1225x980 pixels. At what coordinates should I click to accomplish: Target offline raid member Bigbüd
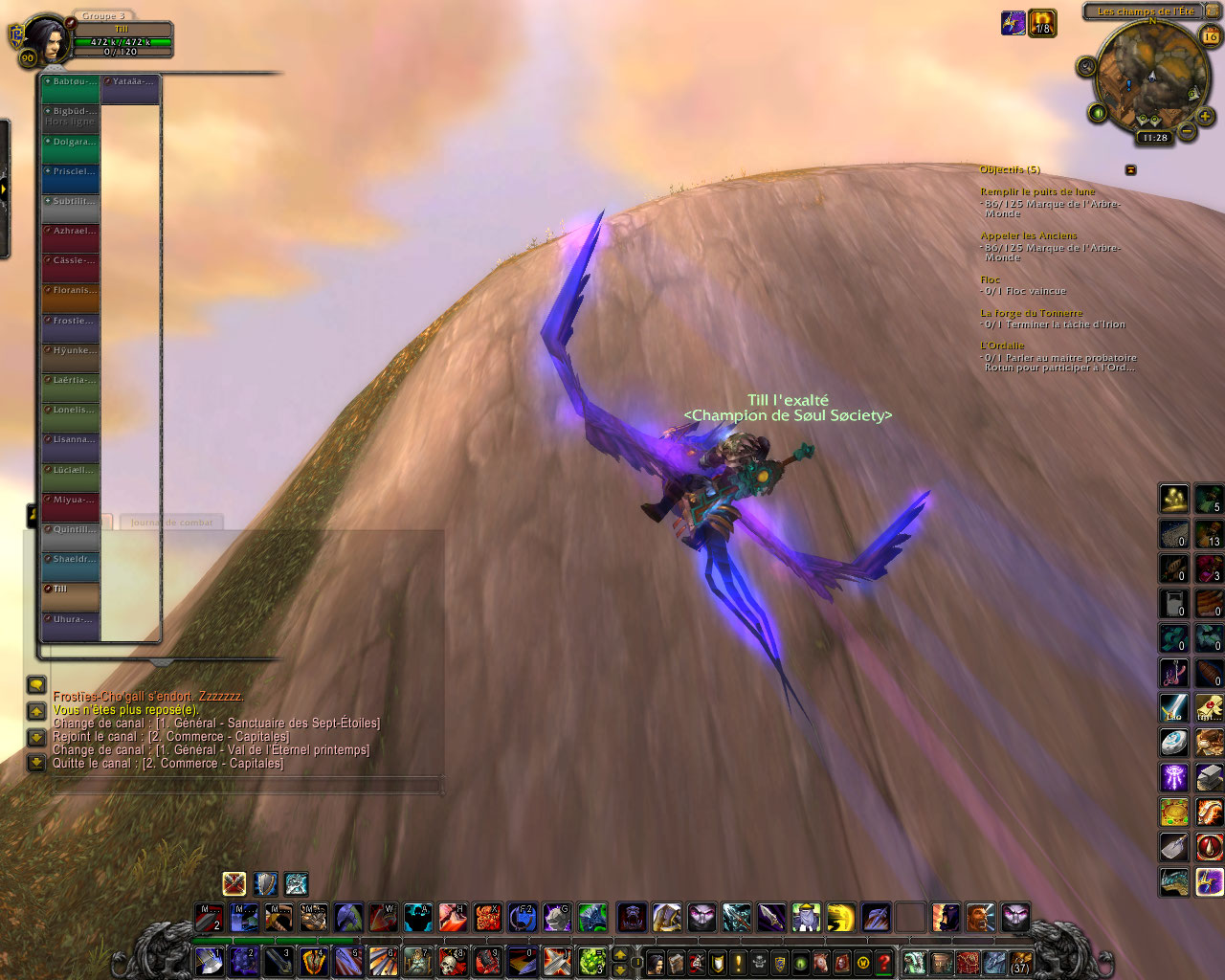[71, 119]
